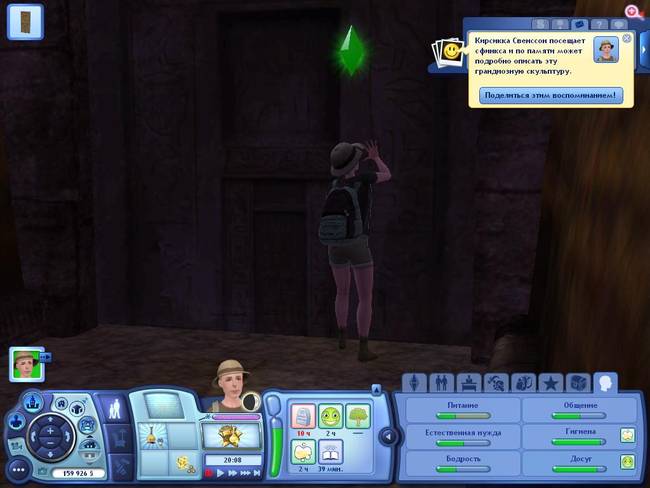Select the active Sim portrait thumbnail
Screen dimensions: 650x488
click(26, 363)
